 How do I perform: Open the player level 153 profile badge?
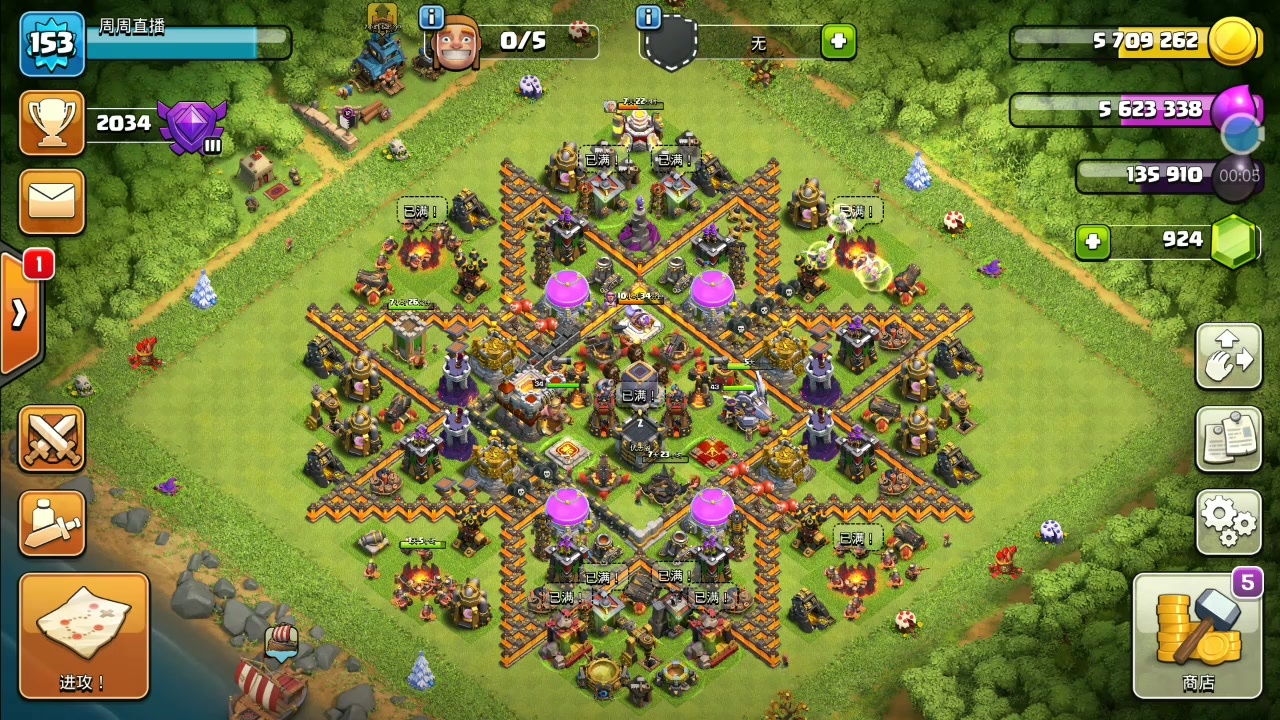click(x=51, y=43)
